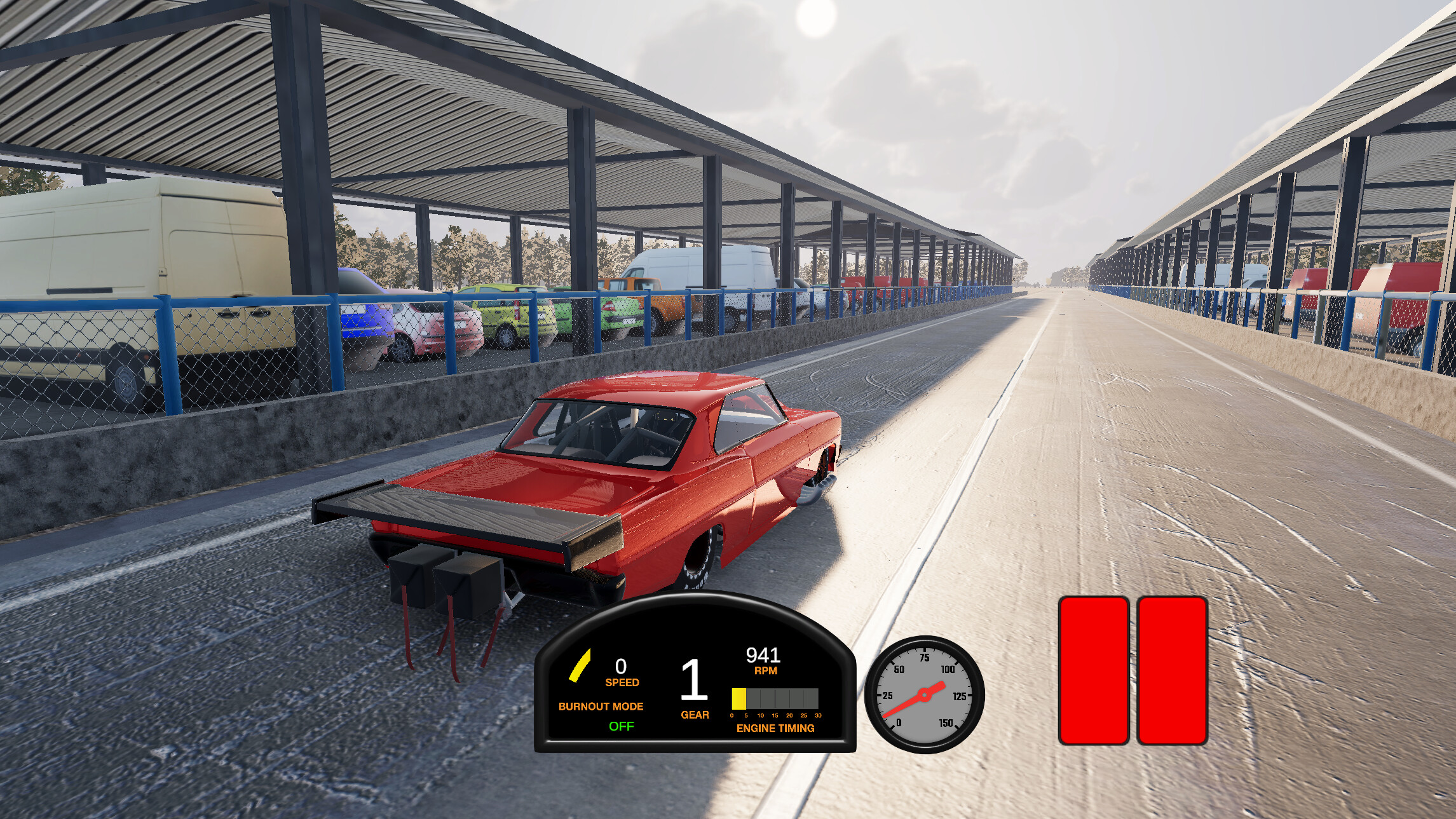Select the BURNOUT MODE label text

tap(600, 706)
